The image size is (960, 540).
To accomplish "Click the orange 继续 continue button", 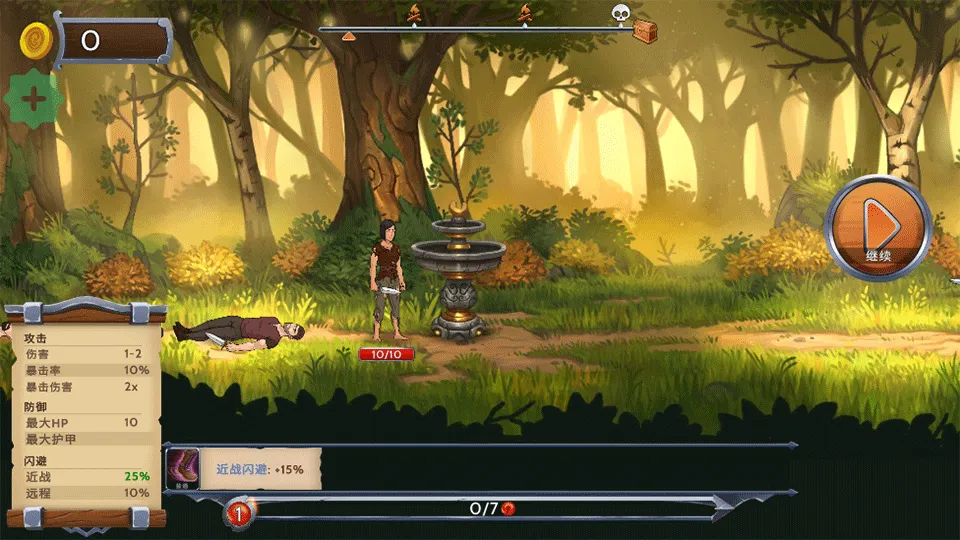I will coord(878,228).
